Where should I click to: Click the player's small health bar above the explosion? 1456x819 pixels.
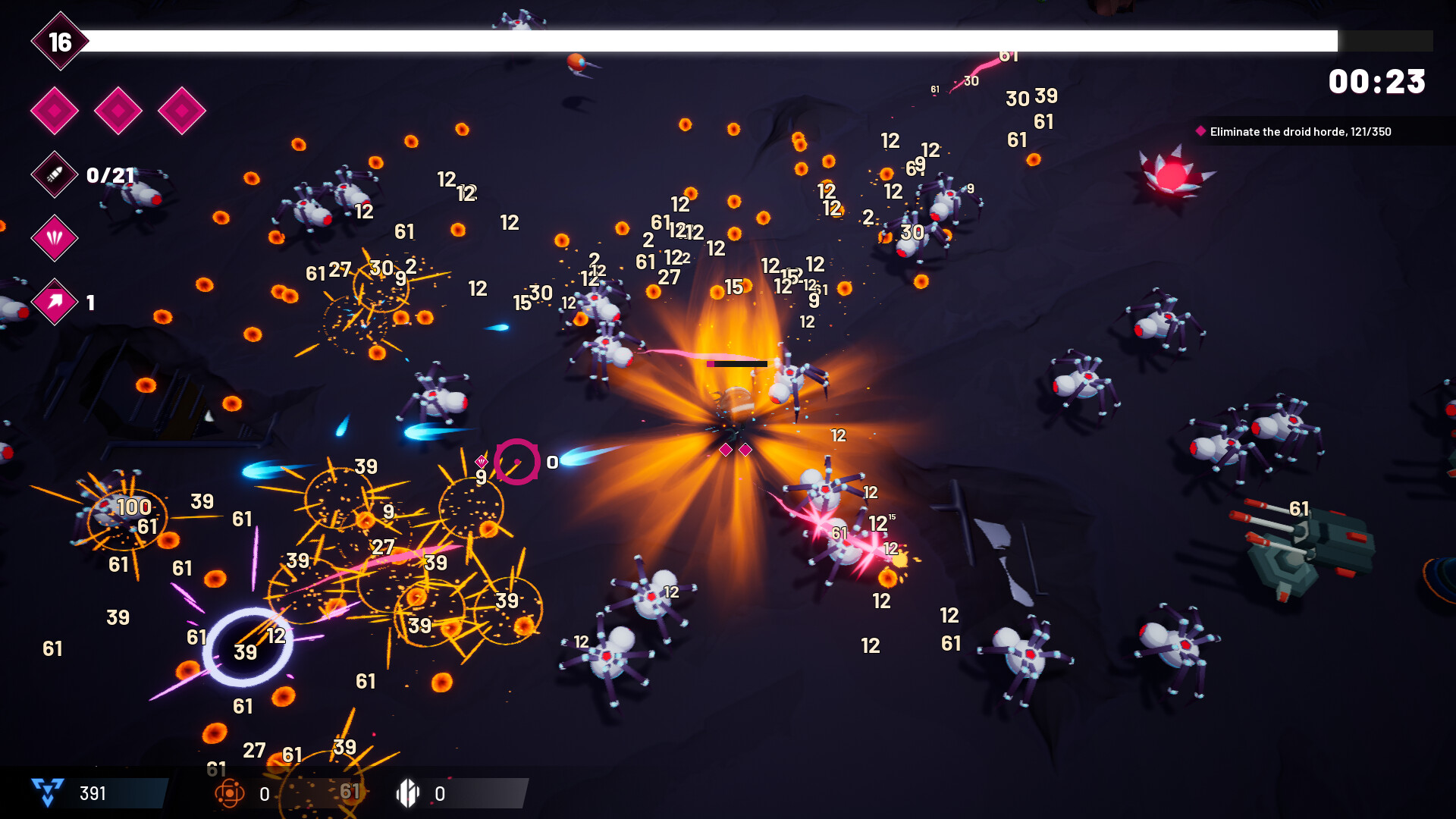pos(738,363)
